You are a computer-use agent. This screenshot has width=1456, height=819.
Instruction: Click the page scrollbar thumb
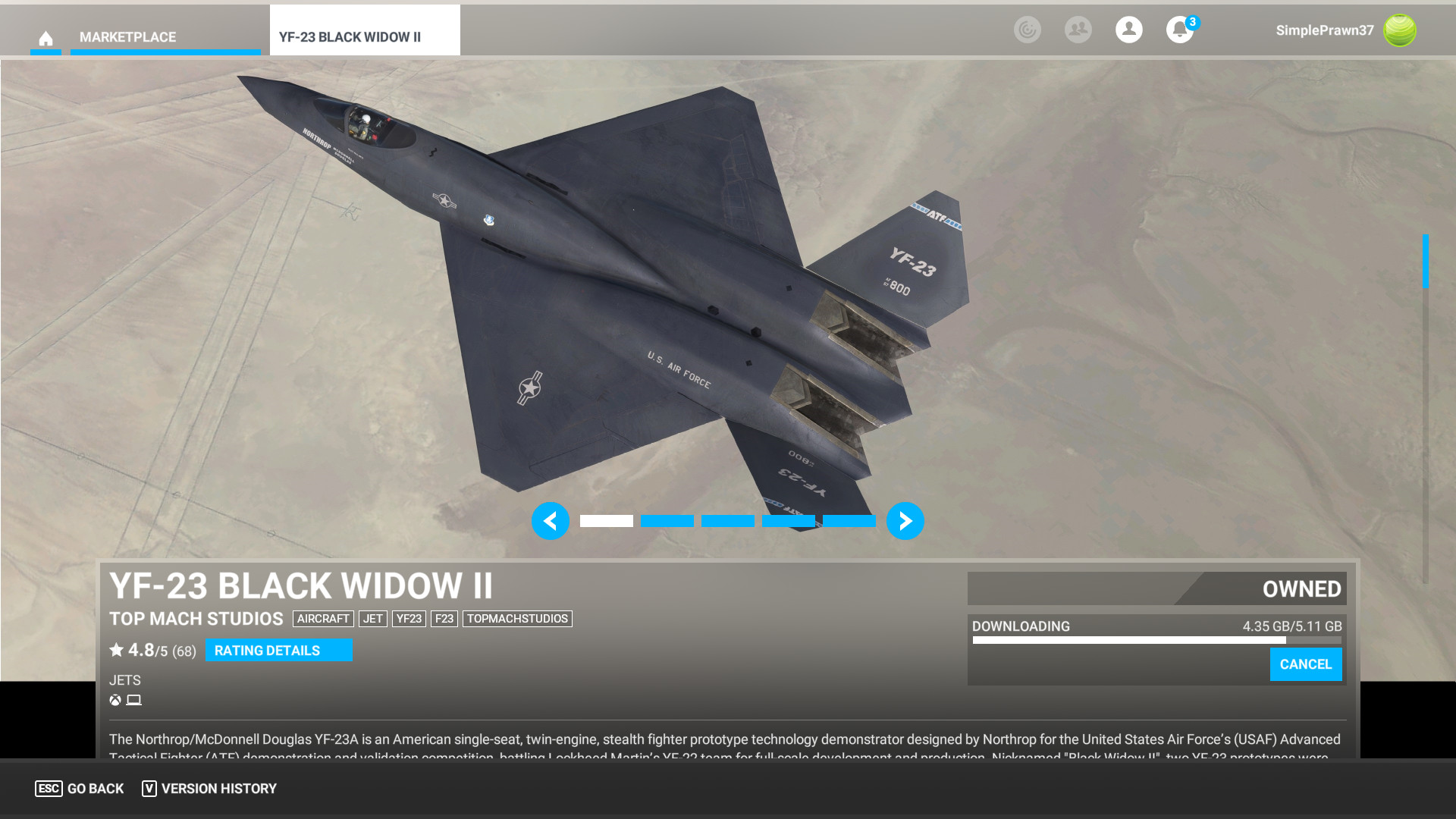(x=1425, y=261)
